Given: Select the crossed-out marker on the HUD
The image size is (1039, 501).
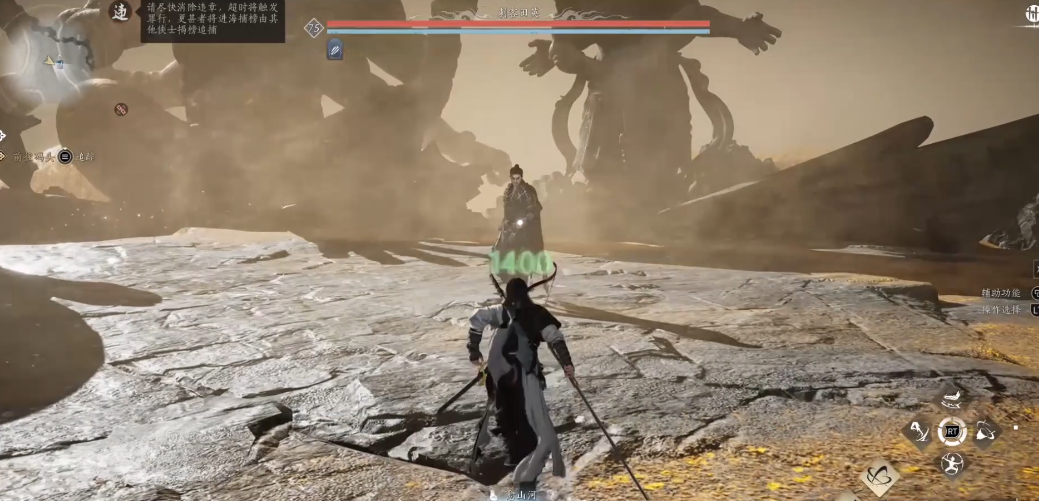Looking at the screenshot, I should [x=121, y=109].
